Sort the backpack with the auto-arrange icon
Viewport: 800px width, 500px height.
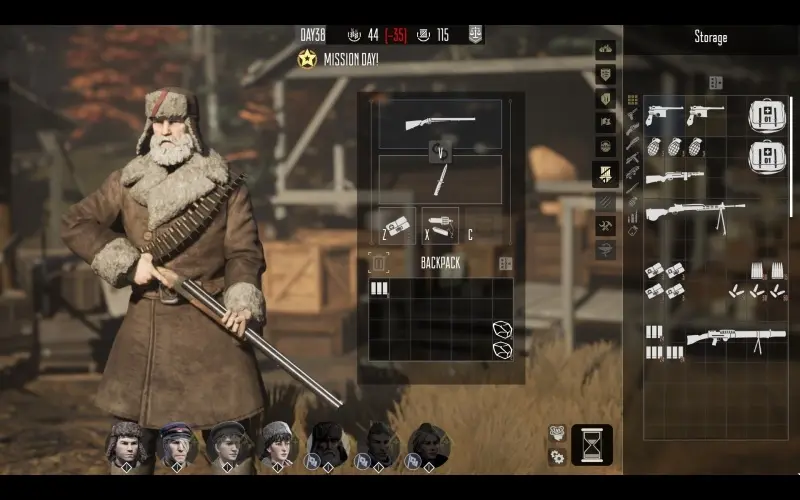(505, 264)
